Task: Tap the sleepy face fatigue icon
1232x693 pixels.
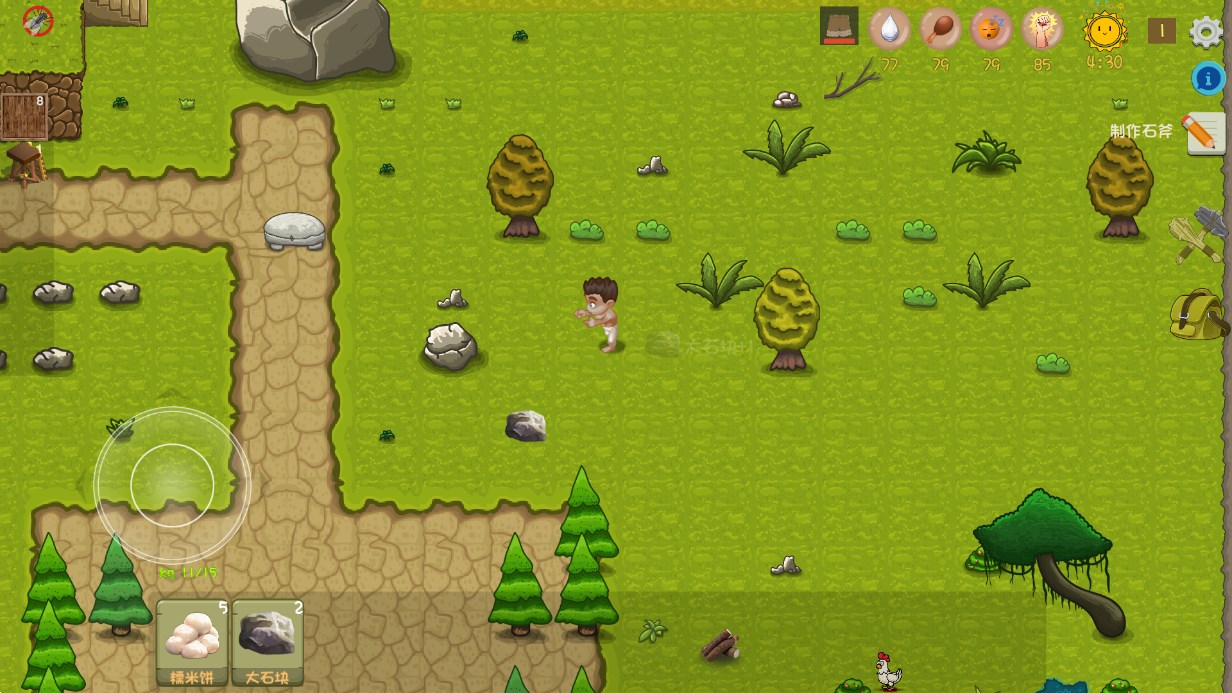Action: click(991, 29)
